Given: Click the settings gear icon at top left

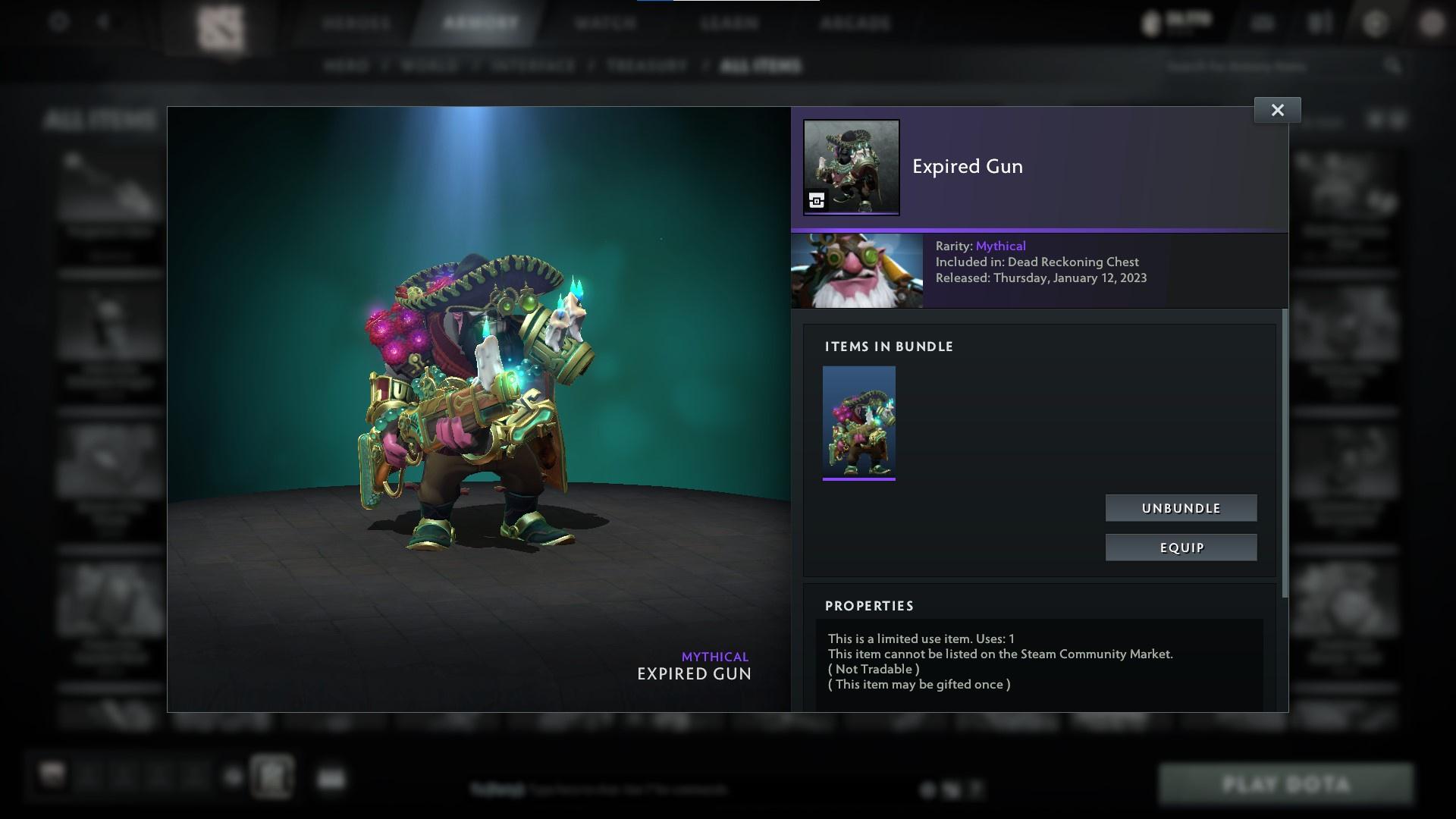Looking at the screenshot, I should click(x=57, y=21).
